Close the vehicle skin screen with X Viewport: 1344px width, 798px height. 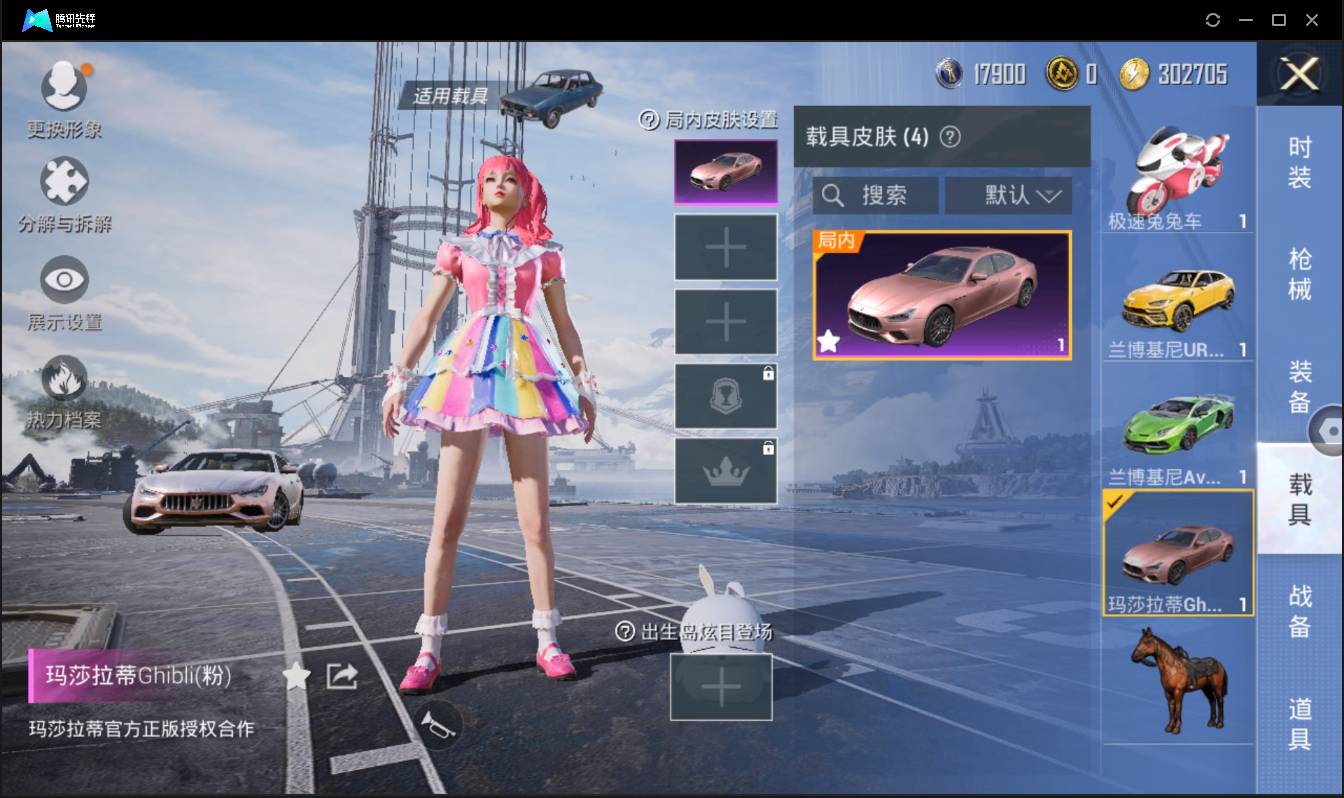pyautogui.click(x=1300, y=74)
